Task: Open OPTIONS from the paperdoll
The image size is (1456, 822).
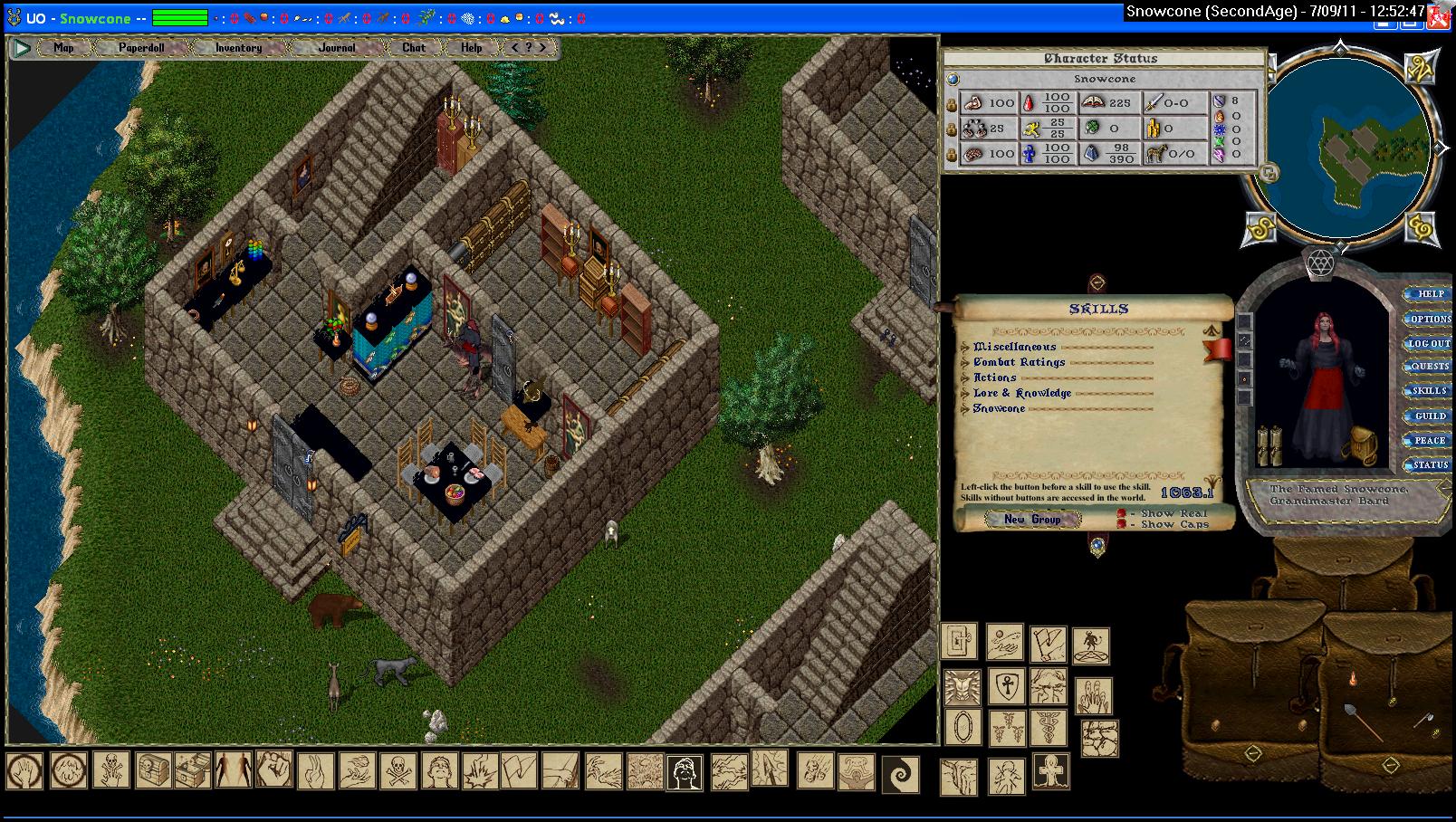Action: point(1430,319)
